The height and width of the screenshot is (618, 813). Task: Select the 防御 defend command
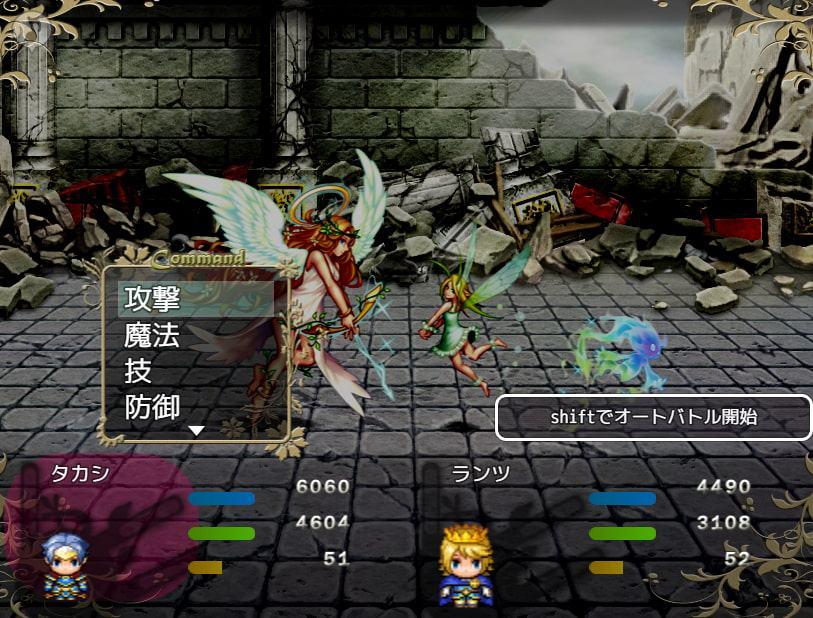152,407
